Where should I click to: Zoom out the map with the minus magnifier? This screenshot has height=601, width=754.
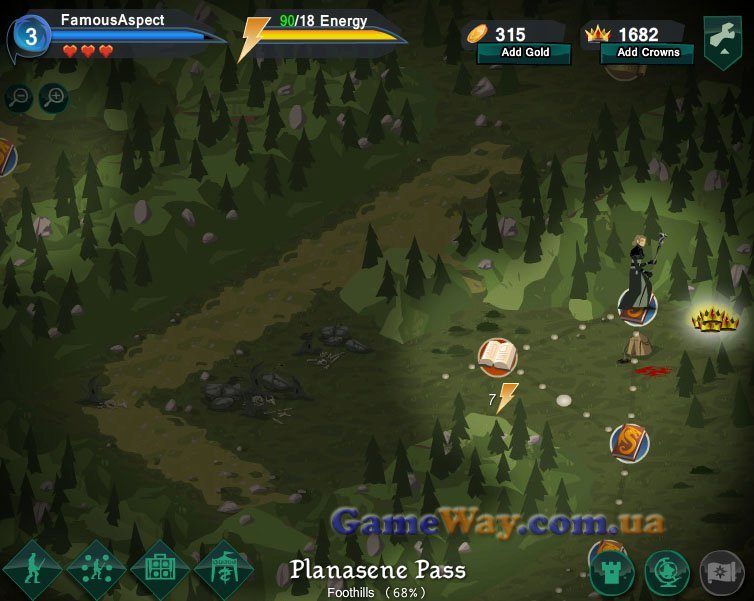19,98
